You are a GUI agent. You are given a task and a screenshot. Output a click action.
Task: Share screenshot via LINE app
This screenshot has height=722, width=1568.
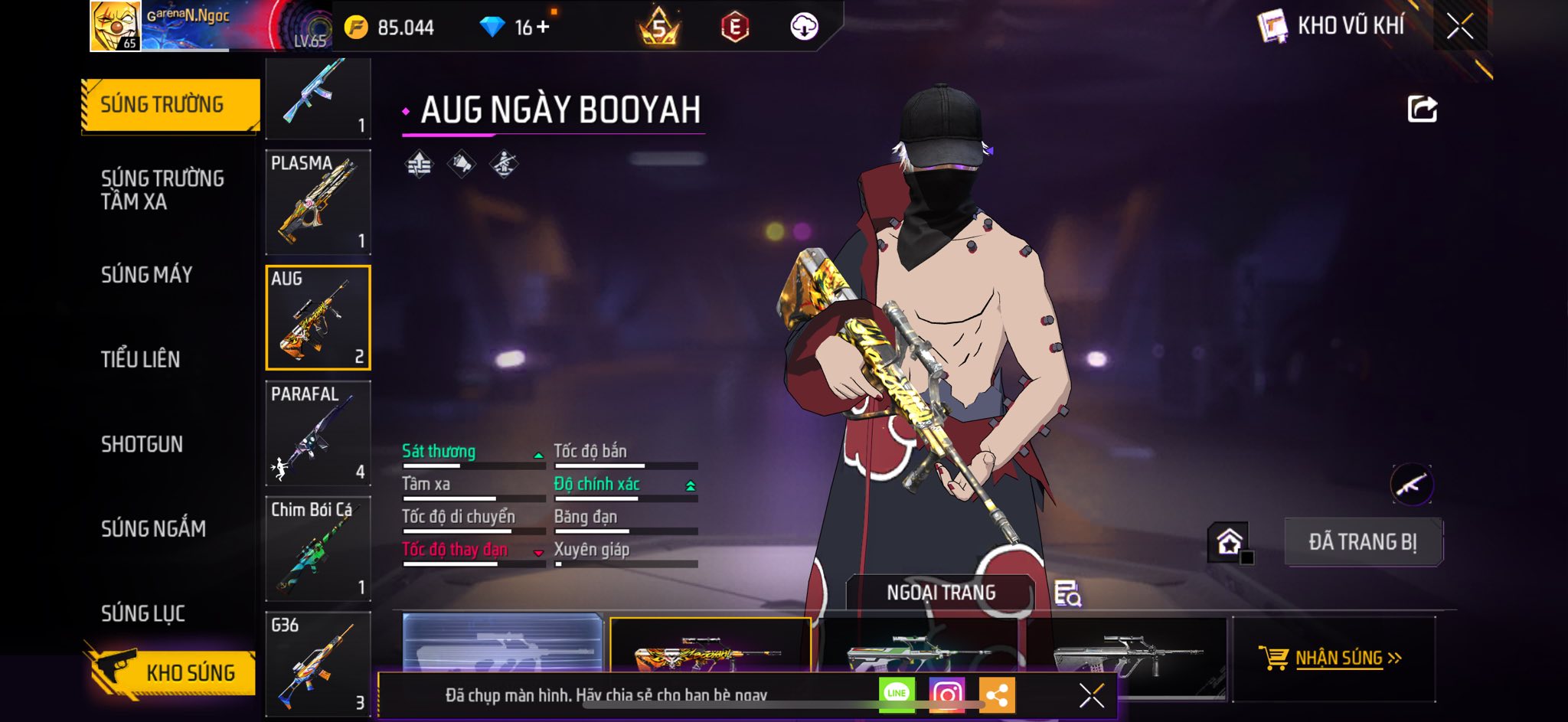point(897,694)
